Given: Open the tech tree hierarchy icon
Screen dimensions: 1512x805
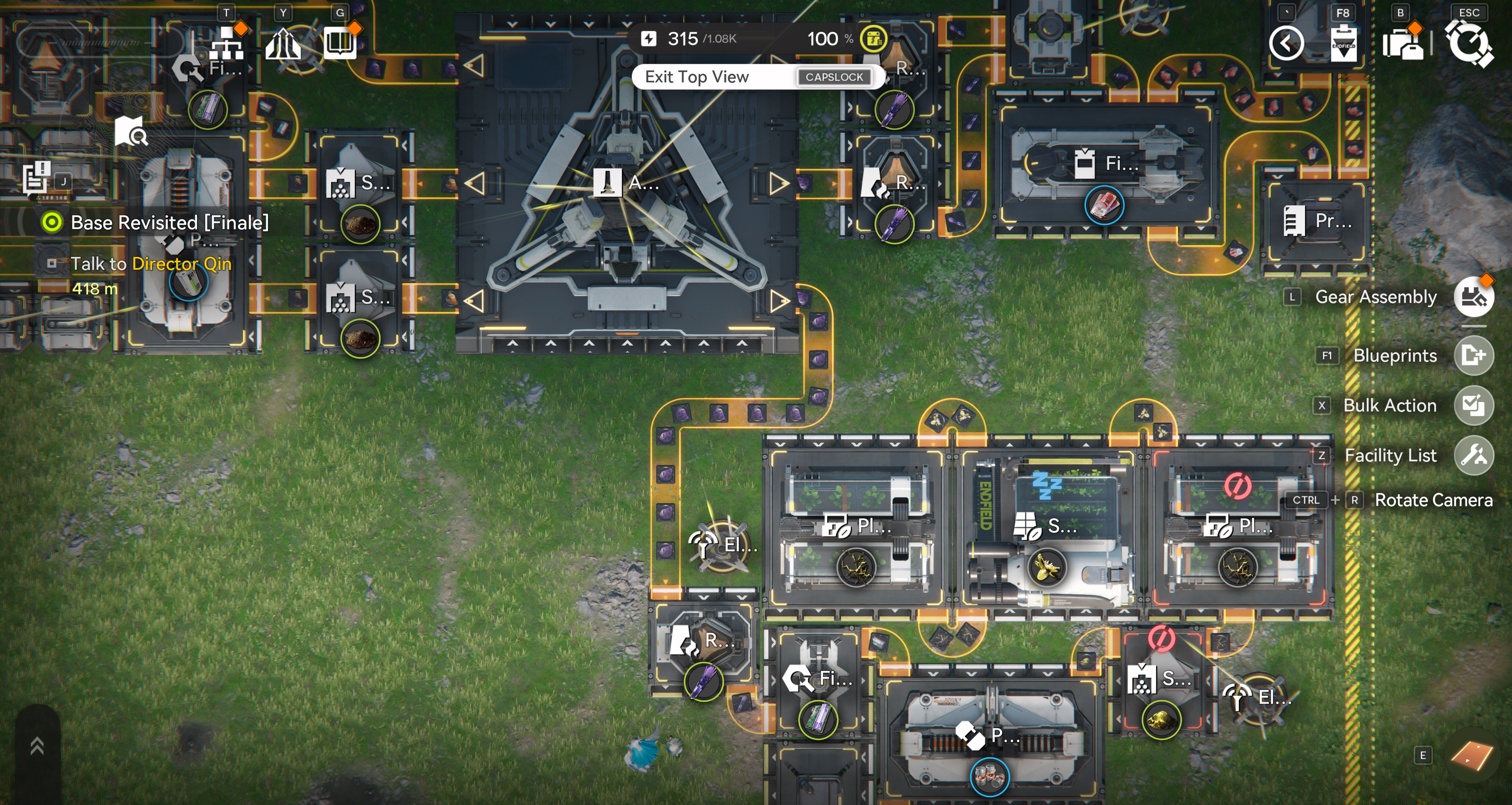Looking at the screenshot, I should click(227, 43).
